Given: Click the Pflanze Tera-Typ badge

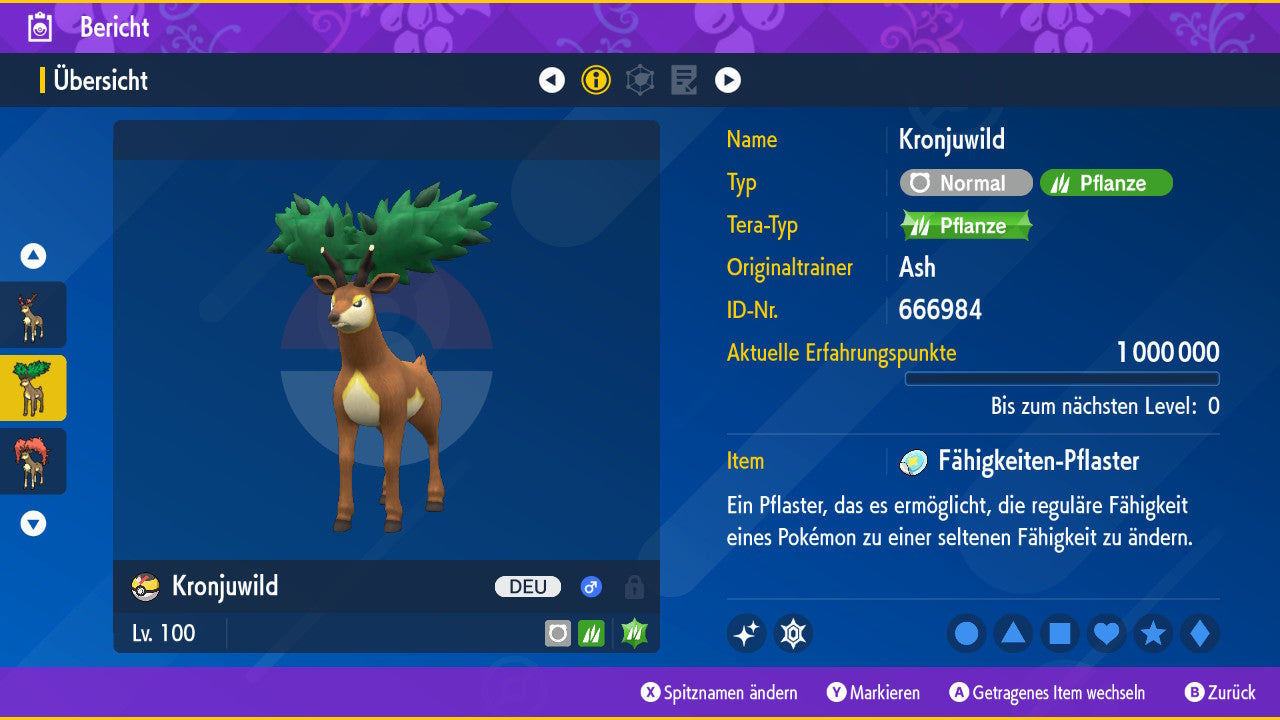Looking at the screenshot, I should (x=965, y=225).
